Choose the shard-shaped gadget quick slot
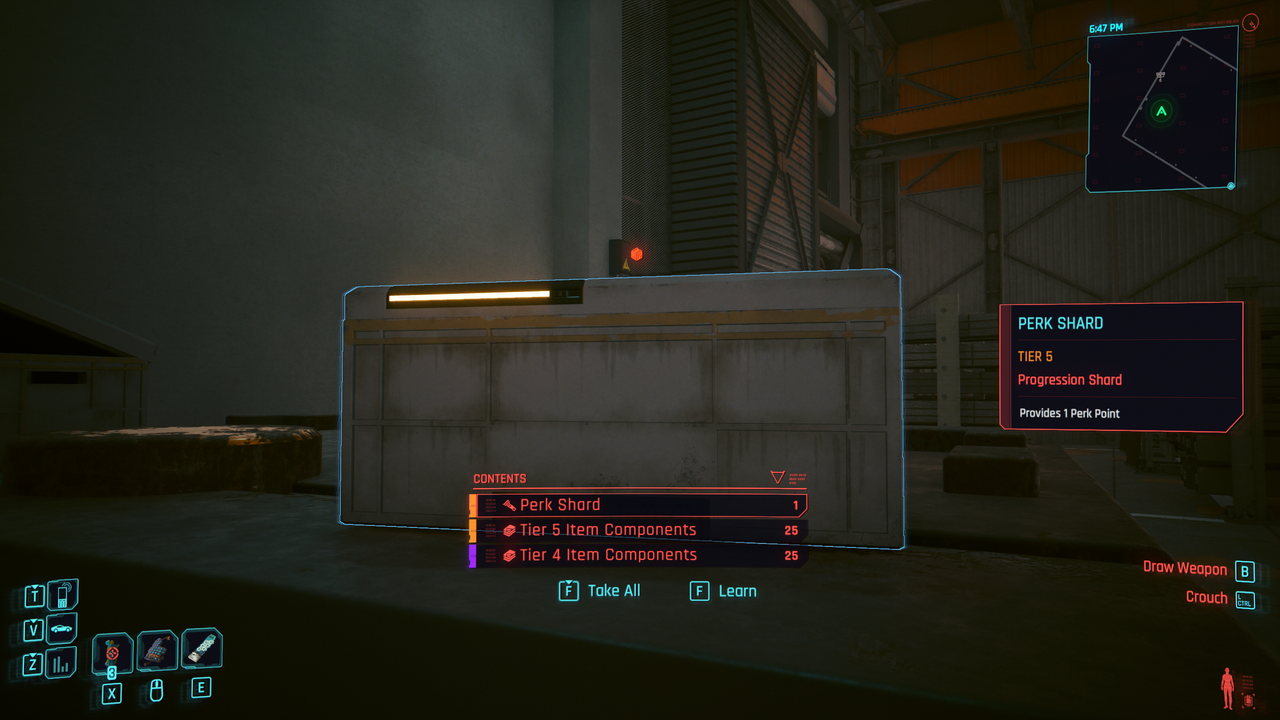1280x720 pixels. click(x=201, y=649)
